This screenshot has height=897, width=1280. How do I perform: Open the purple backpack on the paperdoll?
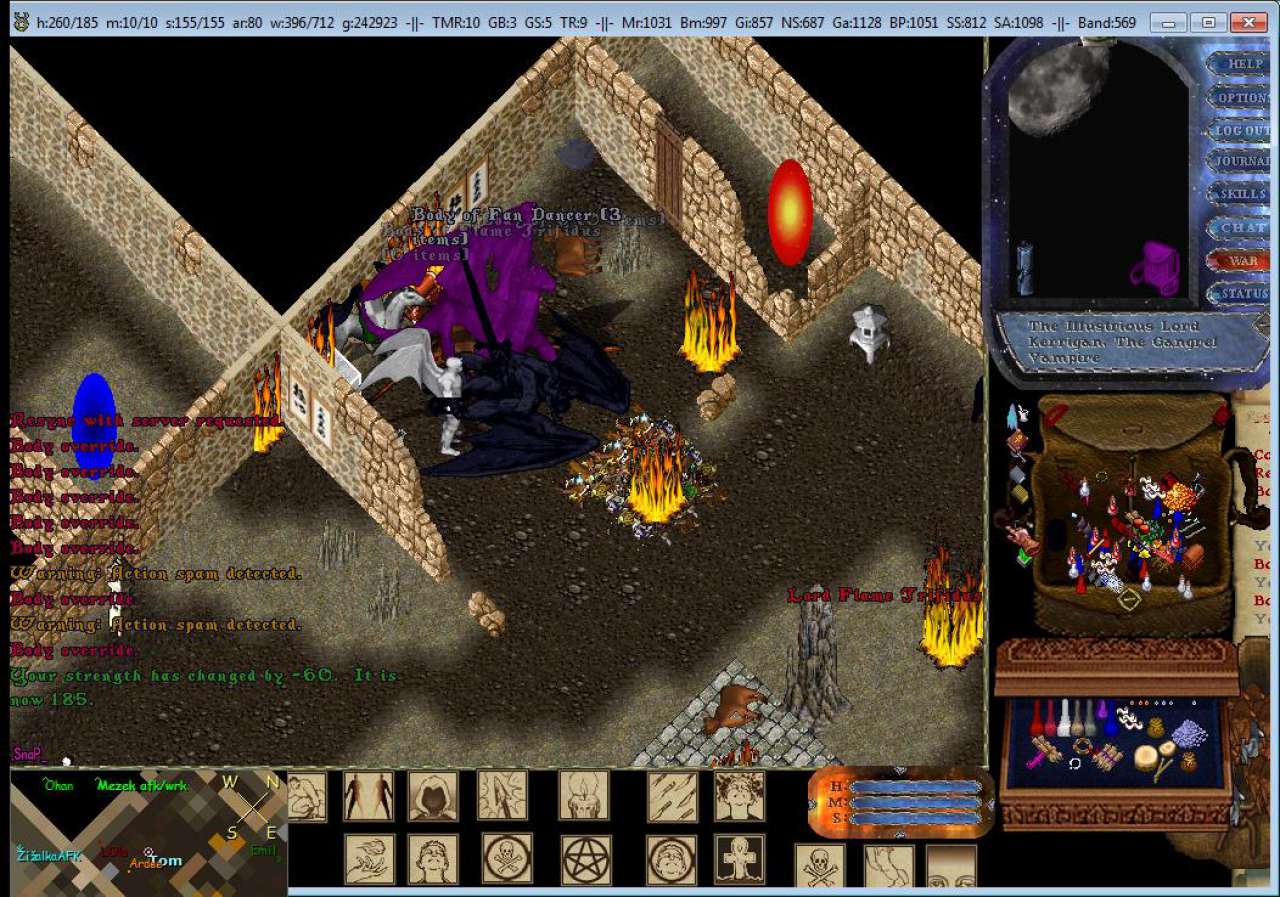(x=1156, y=268)
